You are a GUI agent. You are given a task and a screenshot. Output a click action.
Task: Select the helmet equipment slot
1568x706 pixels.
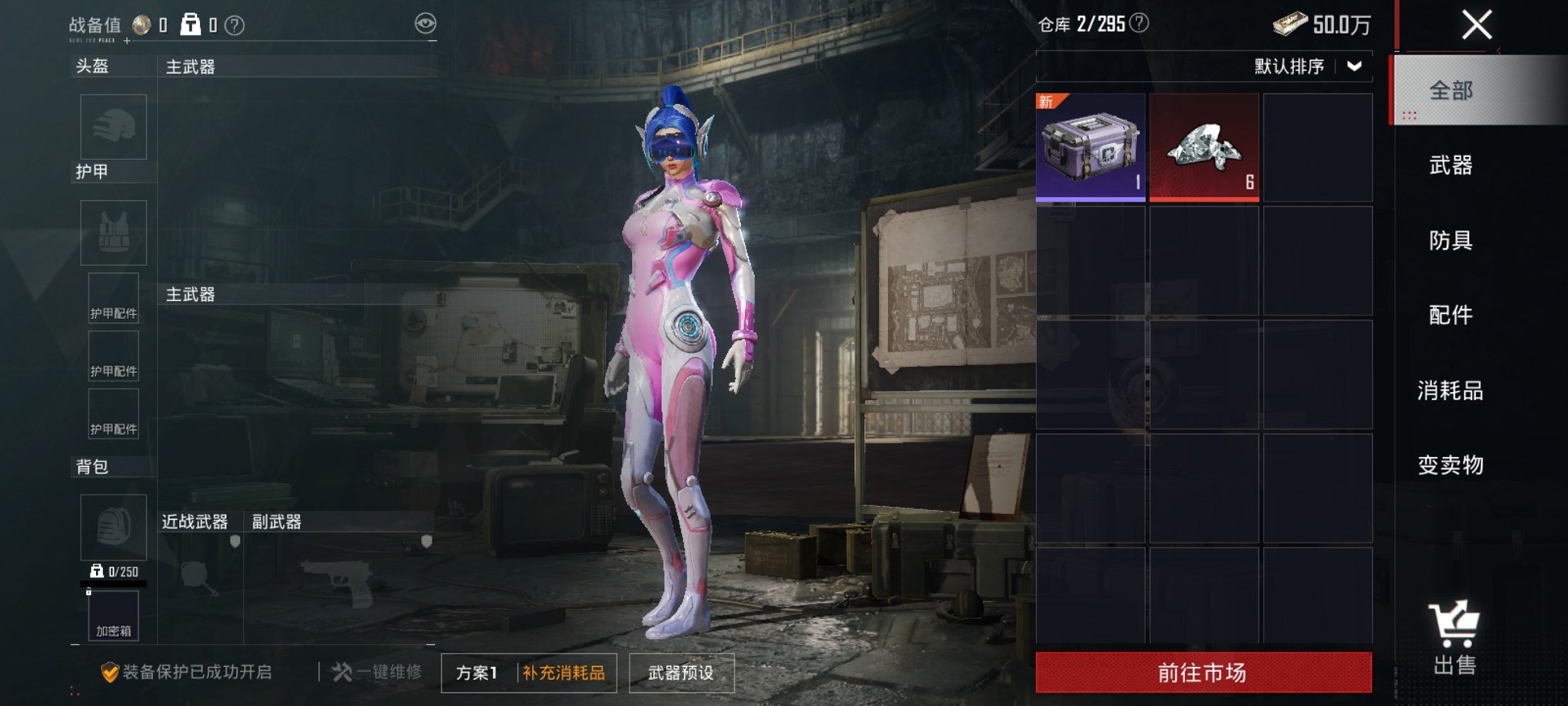point(113,127)
